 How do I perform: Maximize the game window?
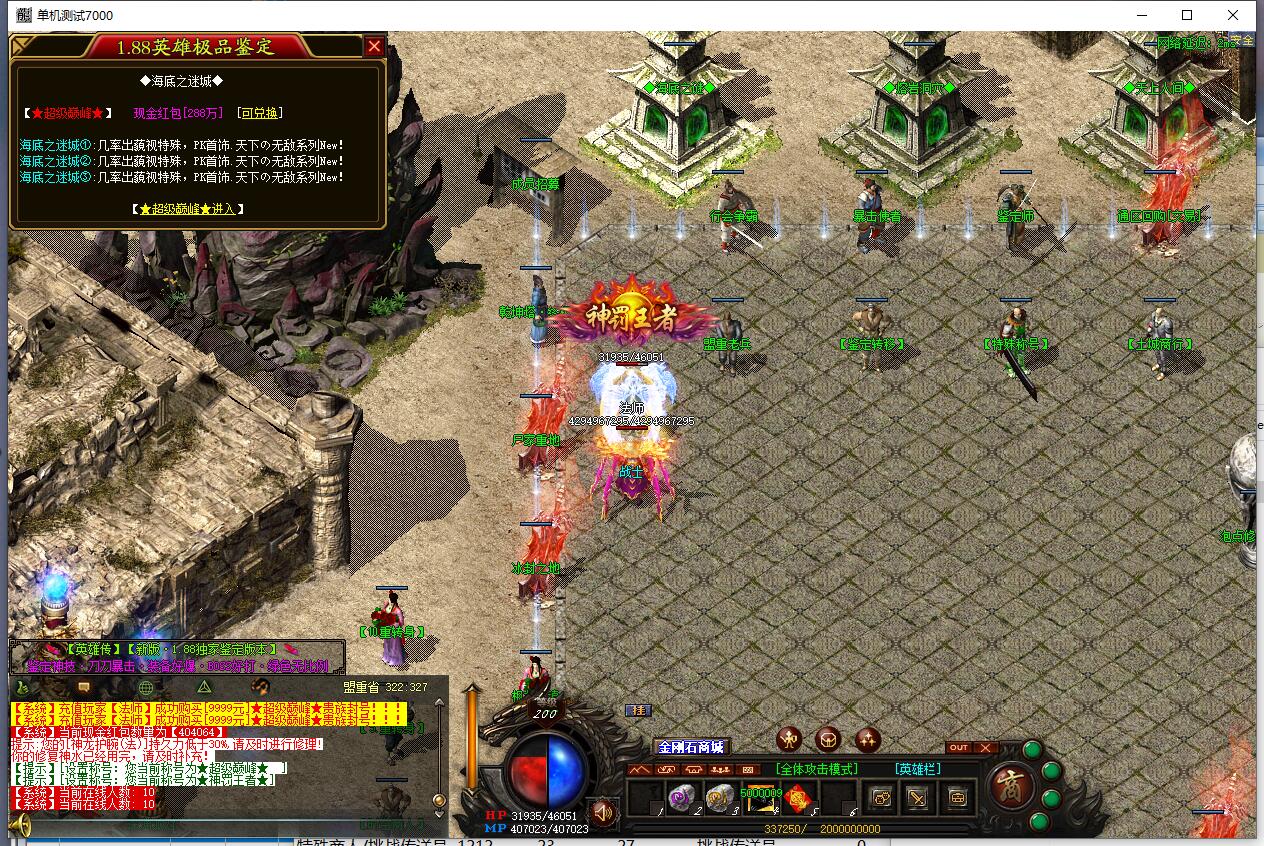1187,15
